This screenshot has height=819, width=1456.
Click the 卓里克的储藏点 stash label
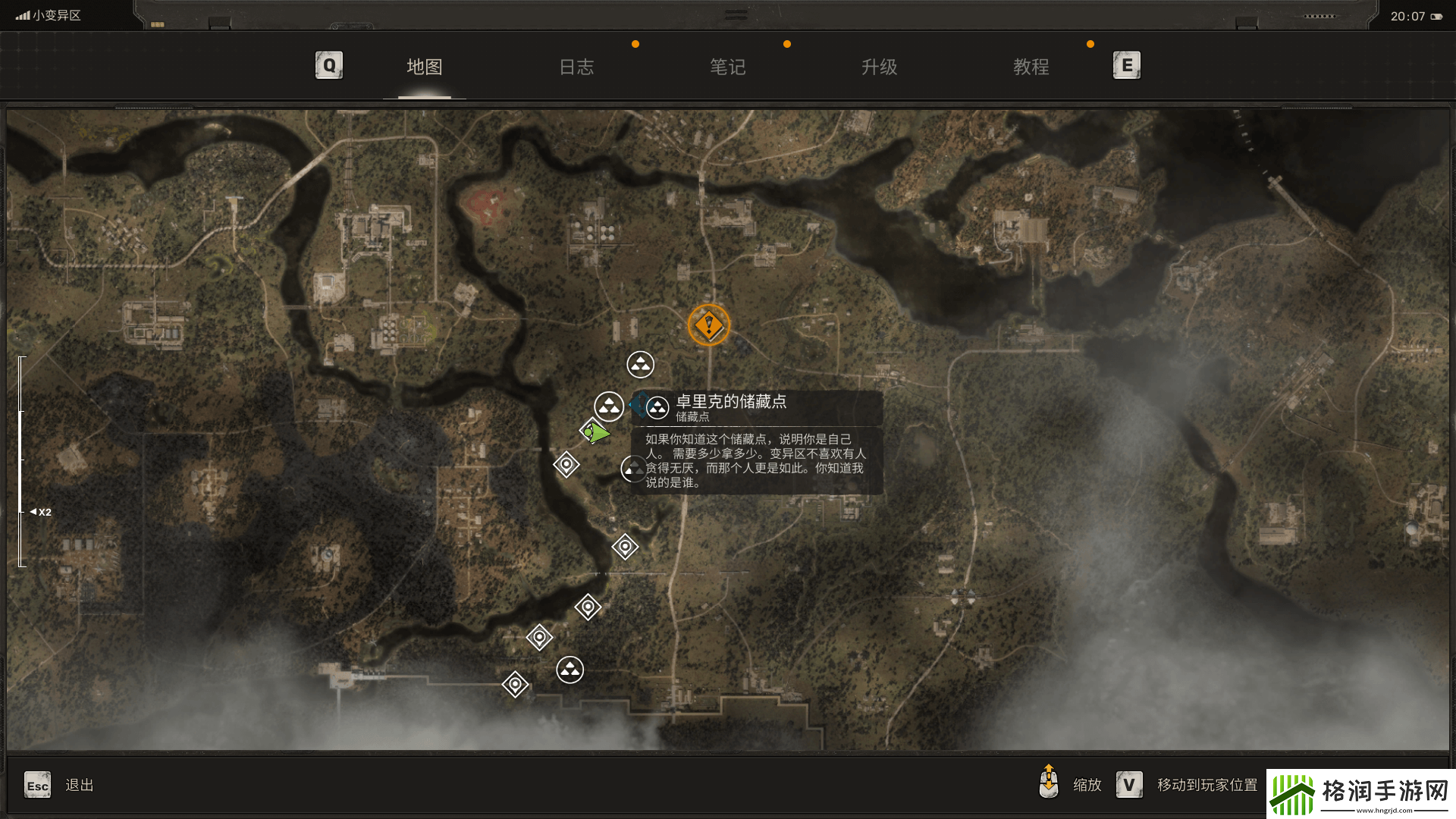(731, 402)
